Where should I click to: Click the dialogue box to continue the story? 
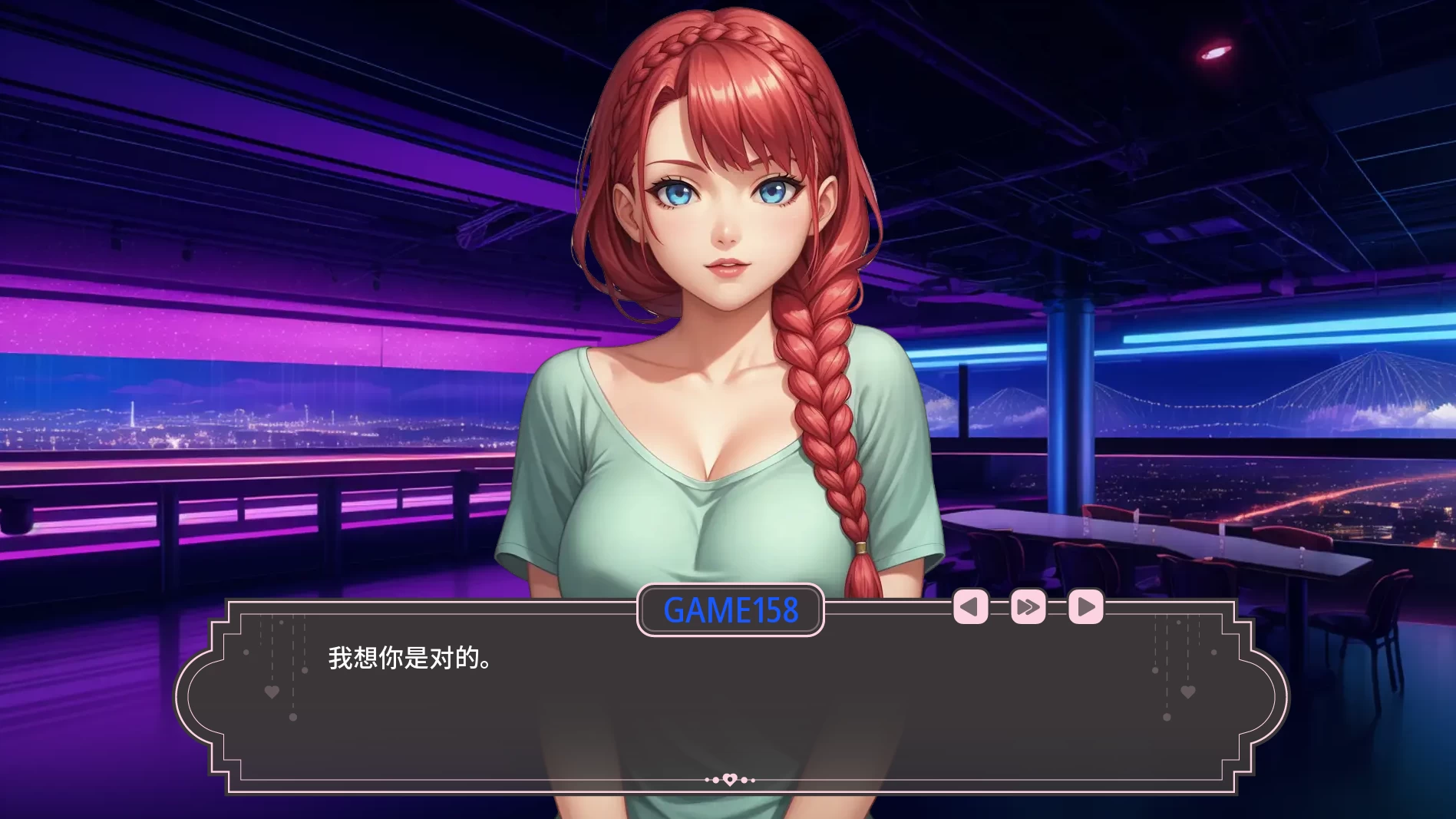point(728,714)
